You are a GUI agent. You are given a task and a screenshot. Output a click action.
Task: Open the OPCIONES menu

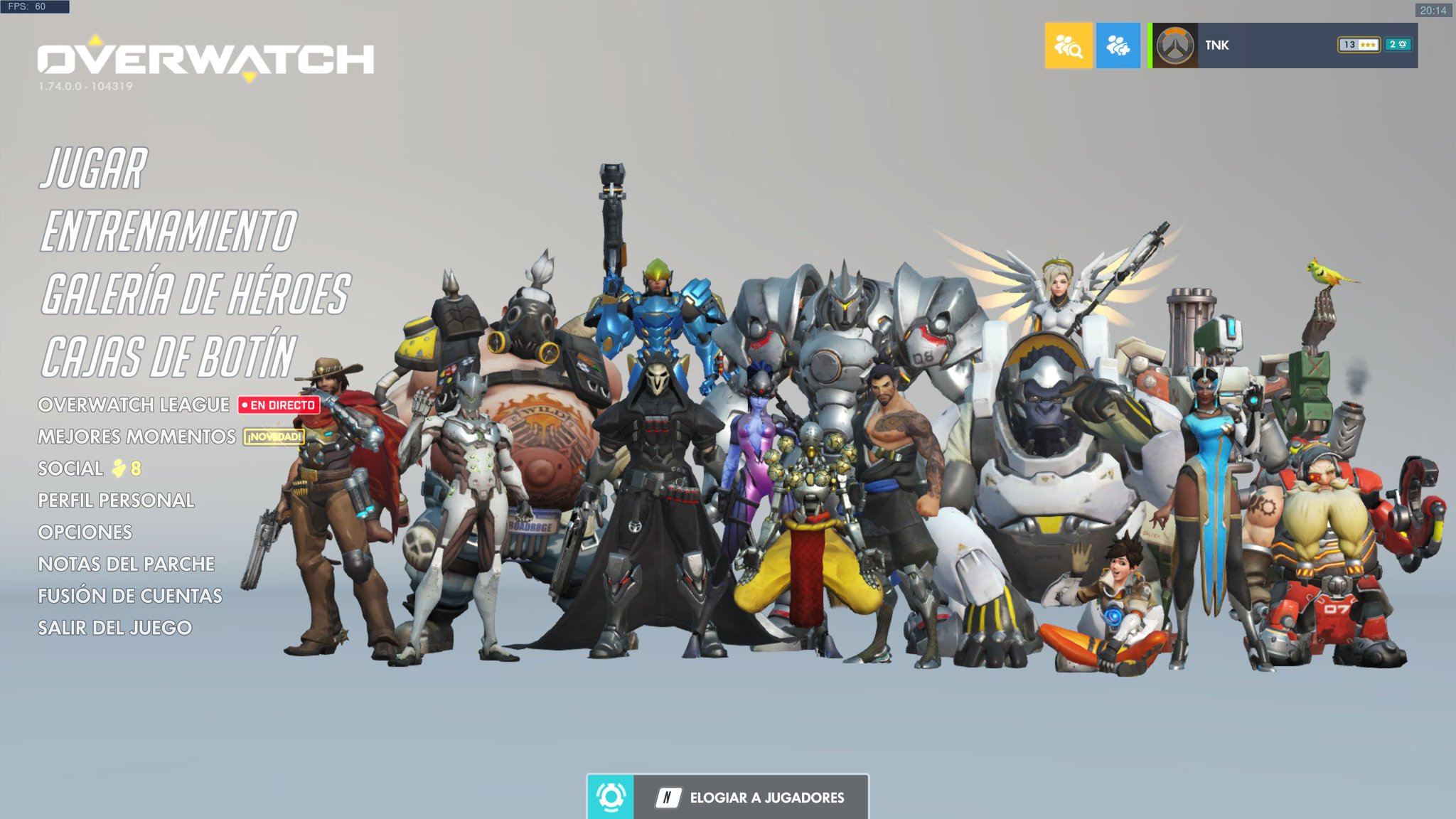(x=86, y=532)
